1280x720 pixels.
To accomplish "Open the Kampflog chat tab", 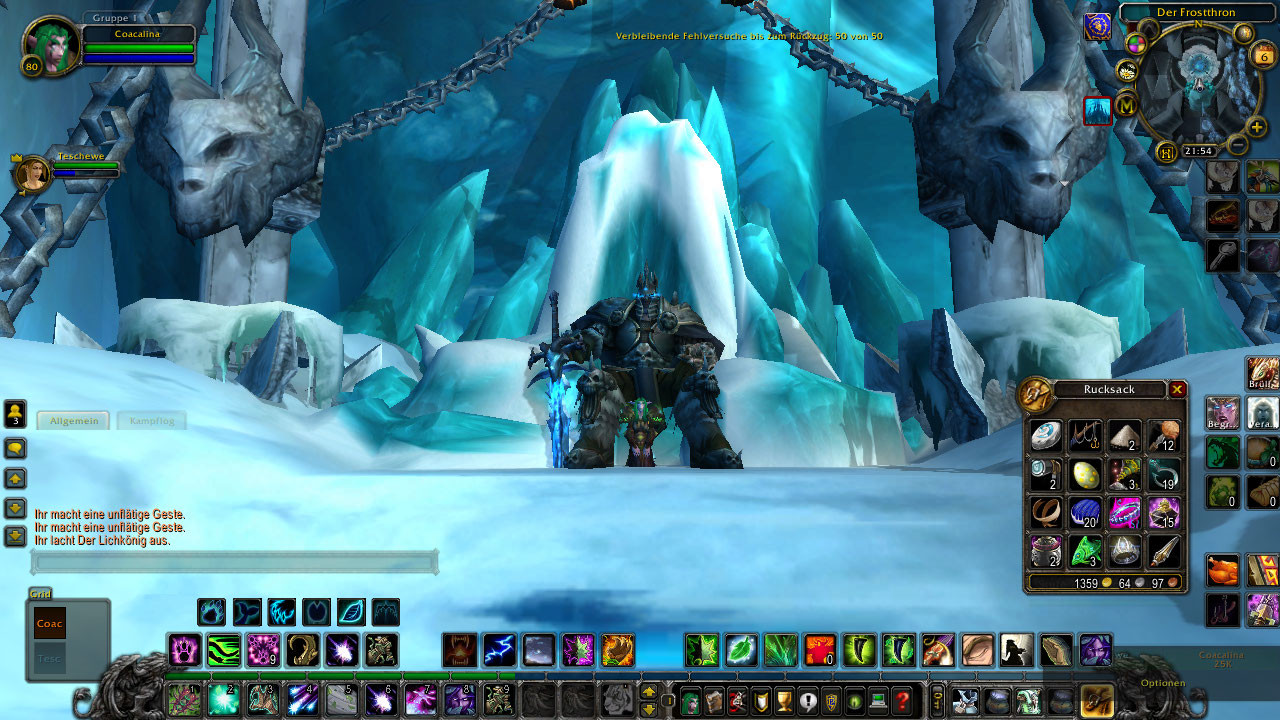I will (x=151, y=421).
